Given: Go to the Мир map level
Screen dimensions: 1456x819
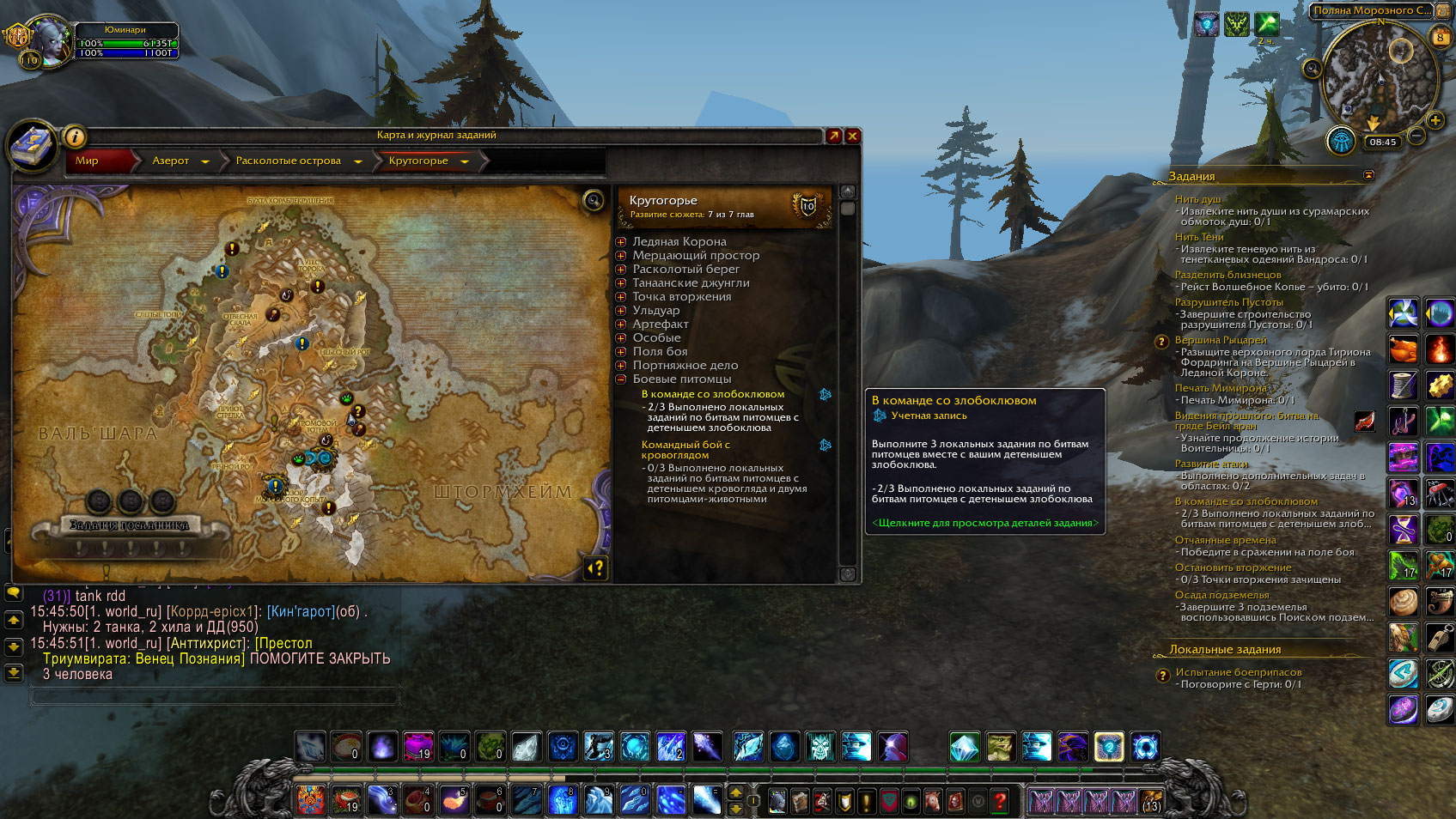Looking at the screenshot, I should pos(87,161).
